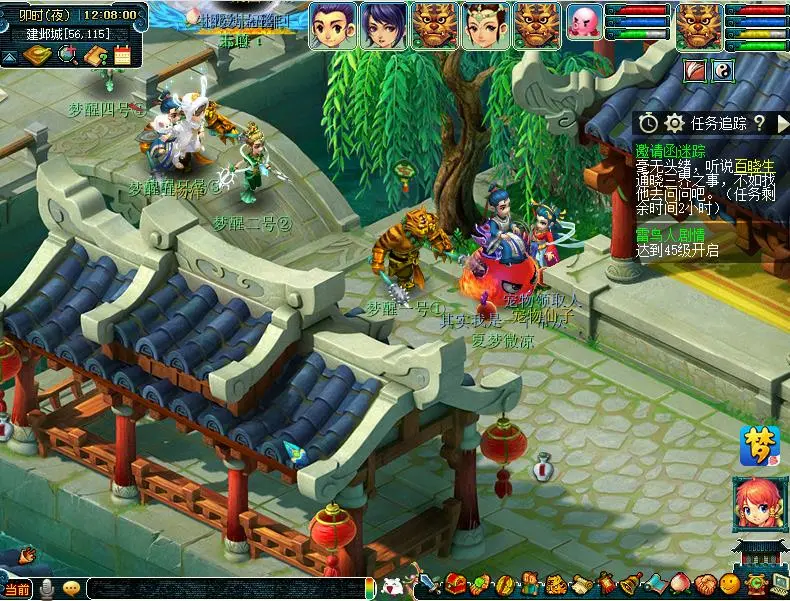The height and width of the screenshot is (601, 790).
Task: Open quest tracker settings gear
Action: 675,123
